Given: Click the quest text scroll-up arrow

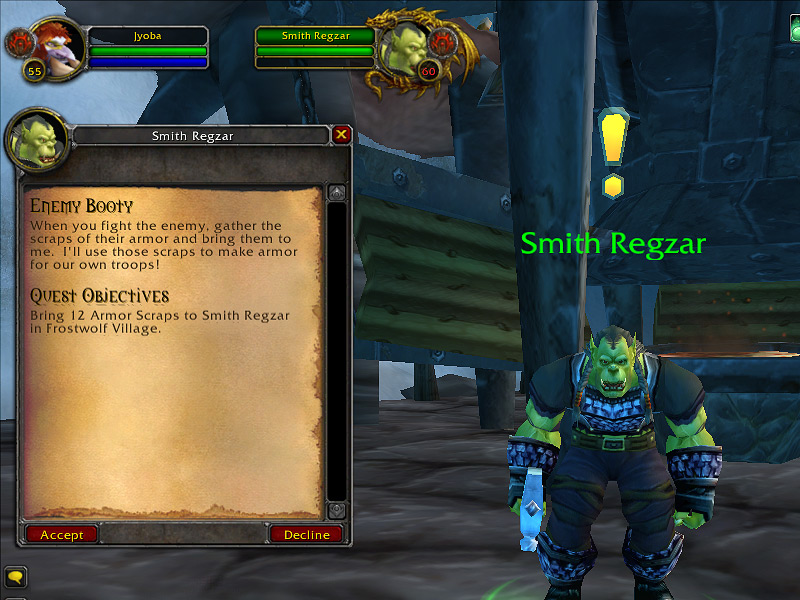Looking at the screenshot, I should (x=337, y=192).
